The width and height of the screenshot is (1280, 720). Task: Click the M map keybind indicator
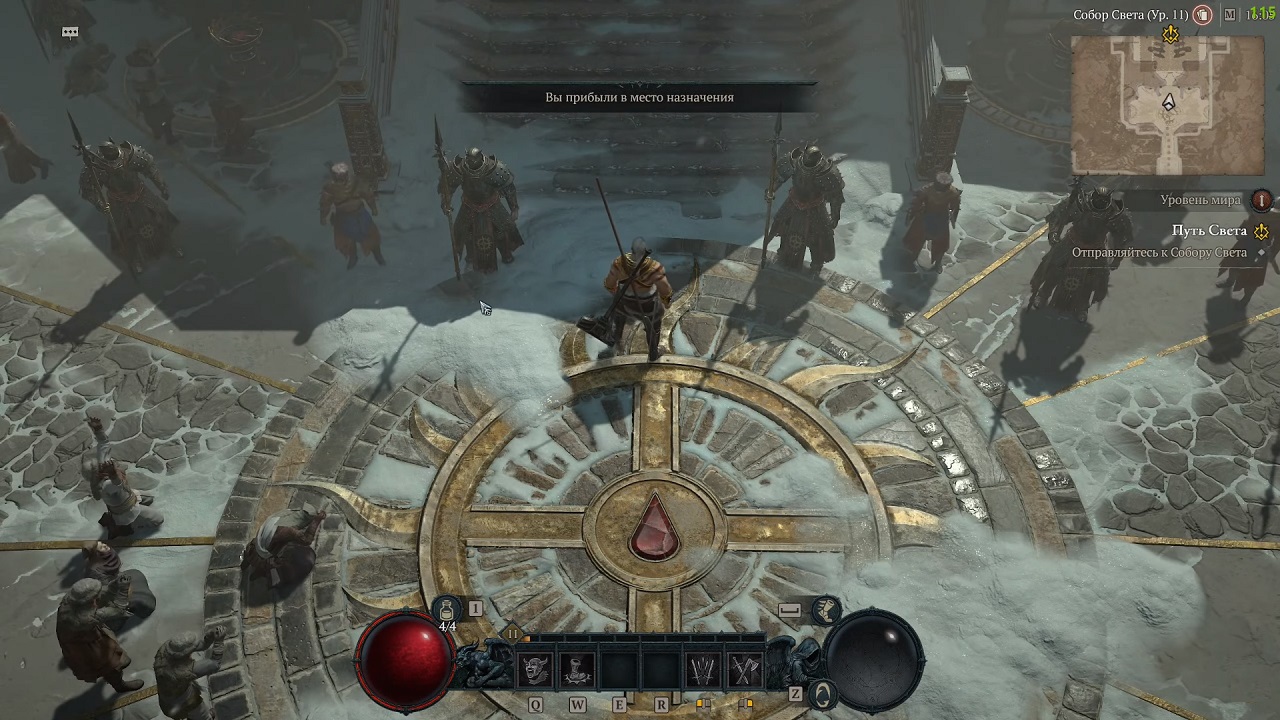tap(1229, 13)
